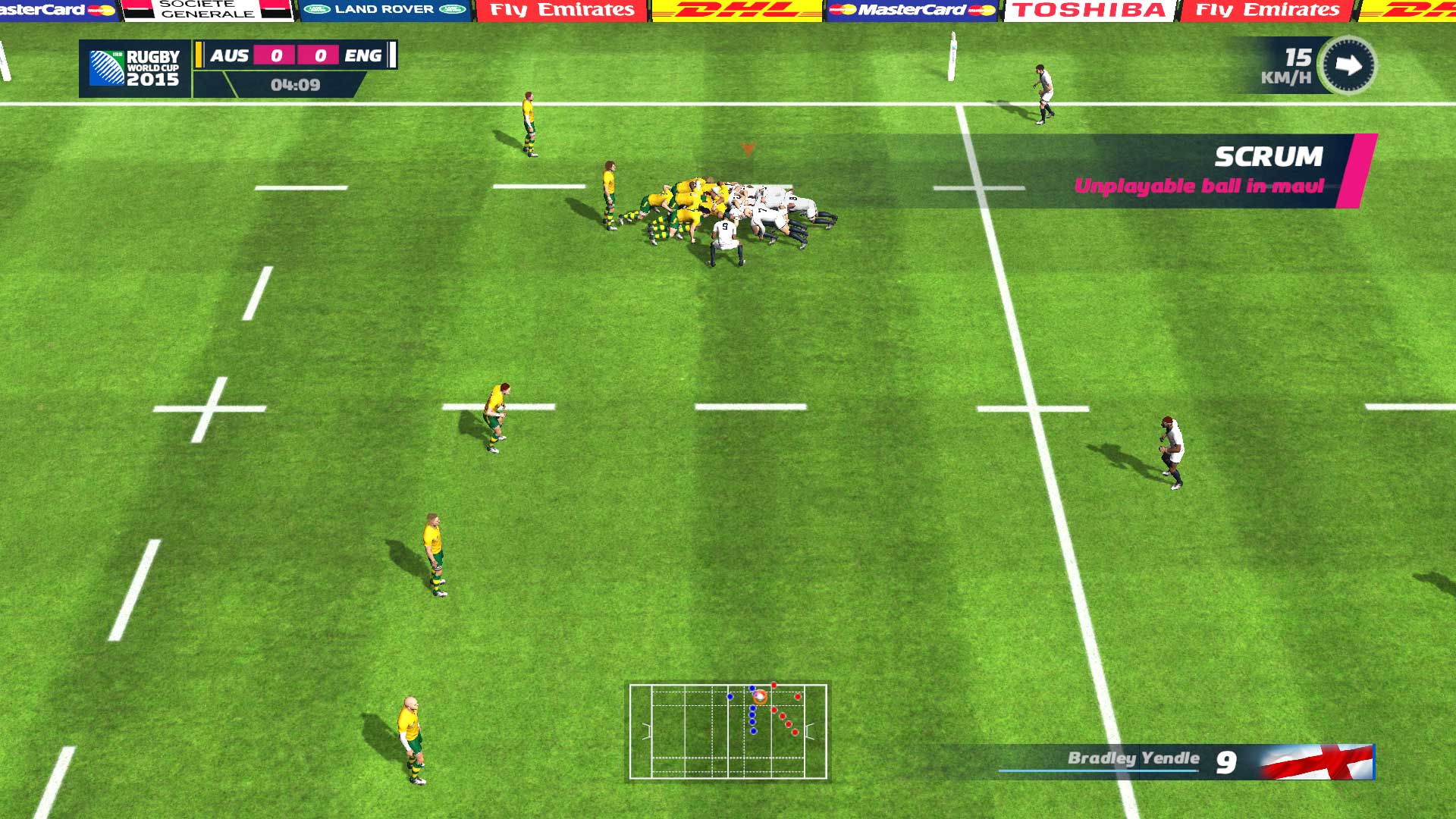Select the ENG team label
This screenshot has width=1456, height=819.
click(x=362, y=55)
